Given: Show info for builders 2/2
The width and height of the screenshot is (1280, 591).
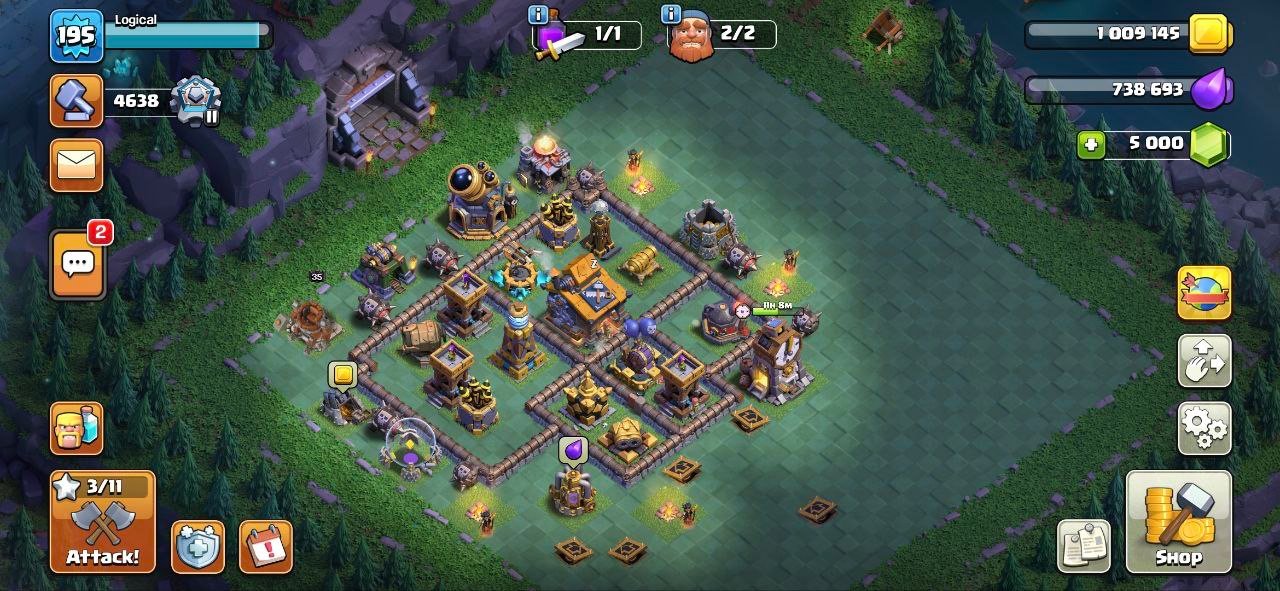Looking at the screenshot, I should click(671, 15).
